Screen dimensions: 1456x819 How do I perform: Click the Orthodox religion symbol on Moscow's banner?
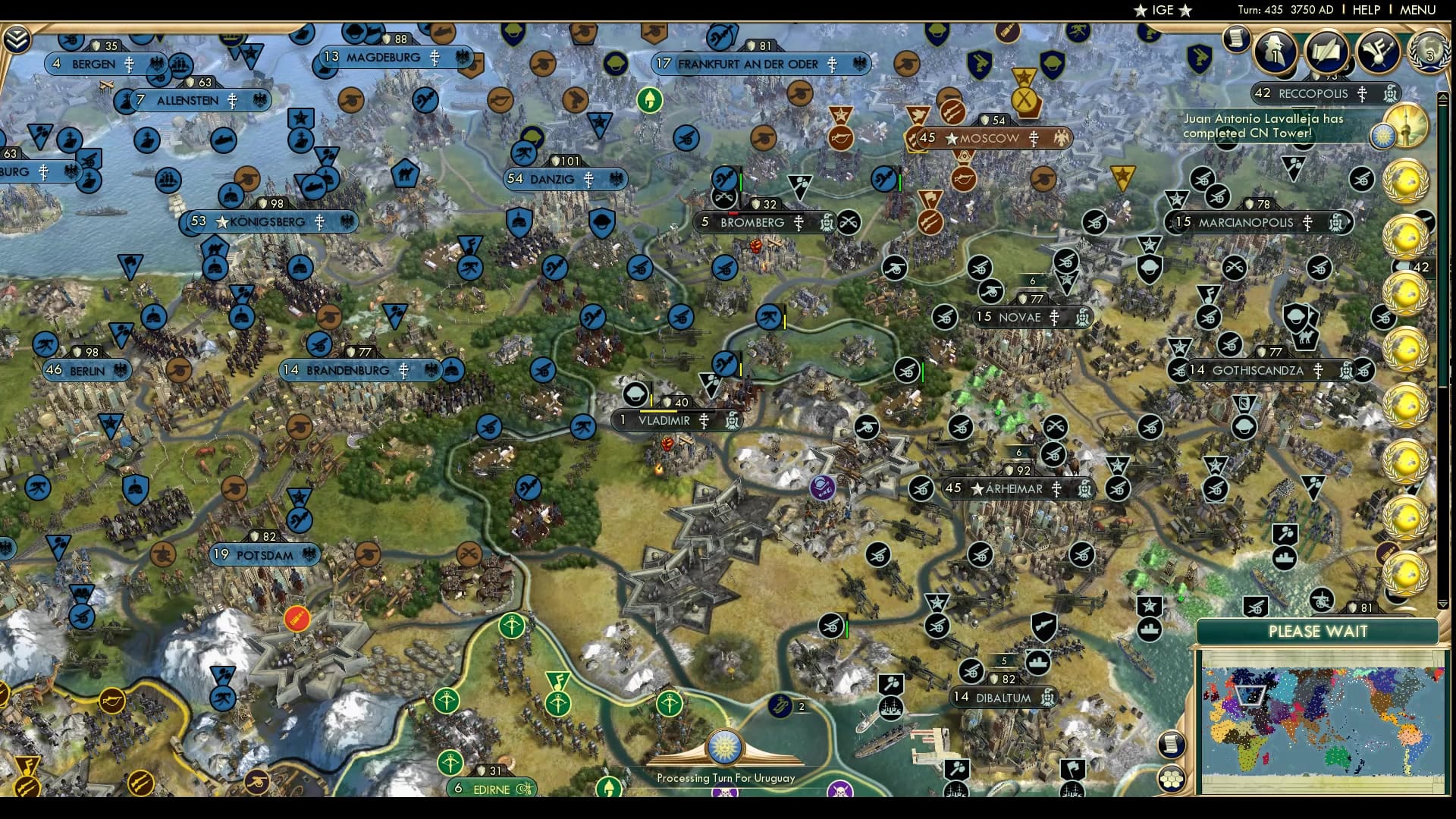click(1034, 139)
